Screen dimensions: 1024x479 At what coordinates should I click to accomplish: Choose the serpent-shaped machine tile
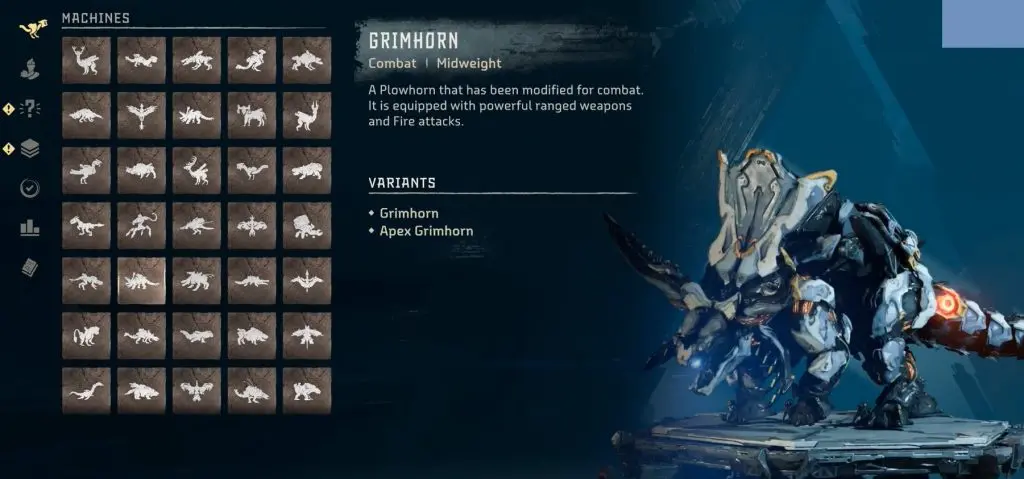click(x=86, y=391)
